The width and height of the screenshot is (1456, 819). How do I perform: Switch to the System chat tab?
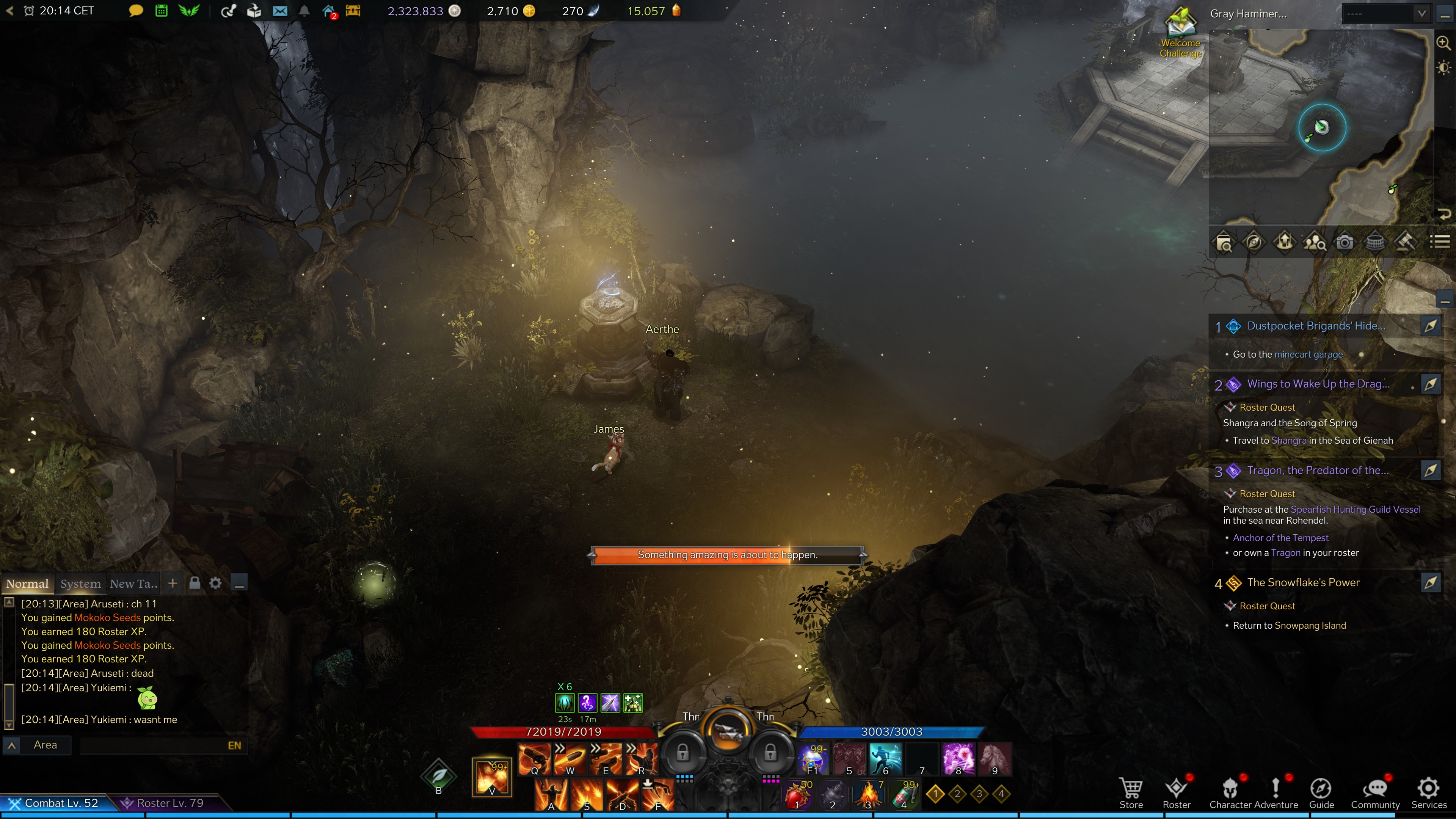(x=80, y=584)
